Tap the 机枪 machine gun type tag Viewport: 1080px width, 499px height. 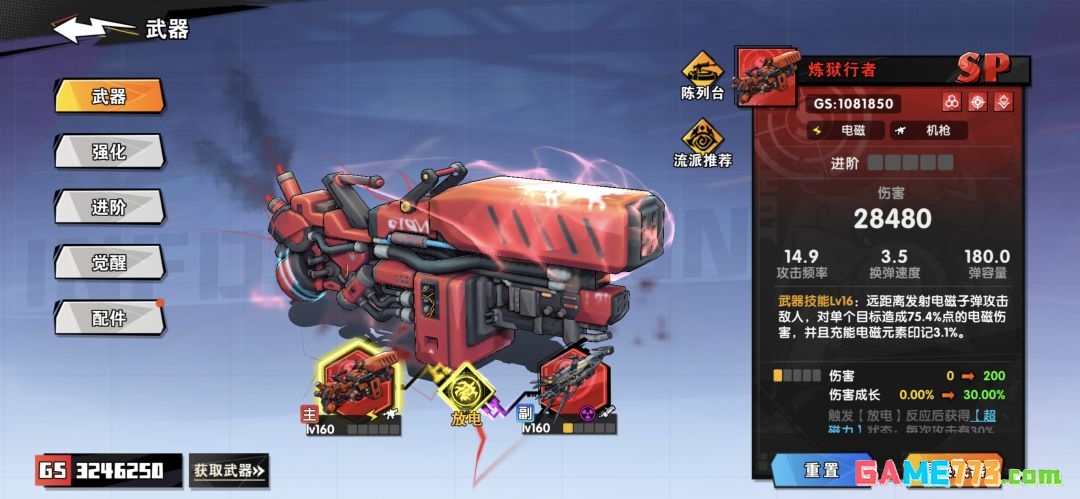tap(928, 130)
